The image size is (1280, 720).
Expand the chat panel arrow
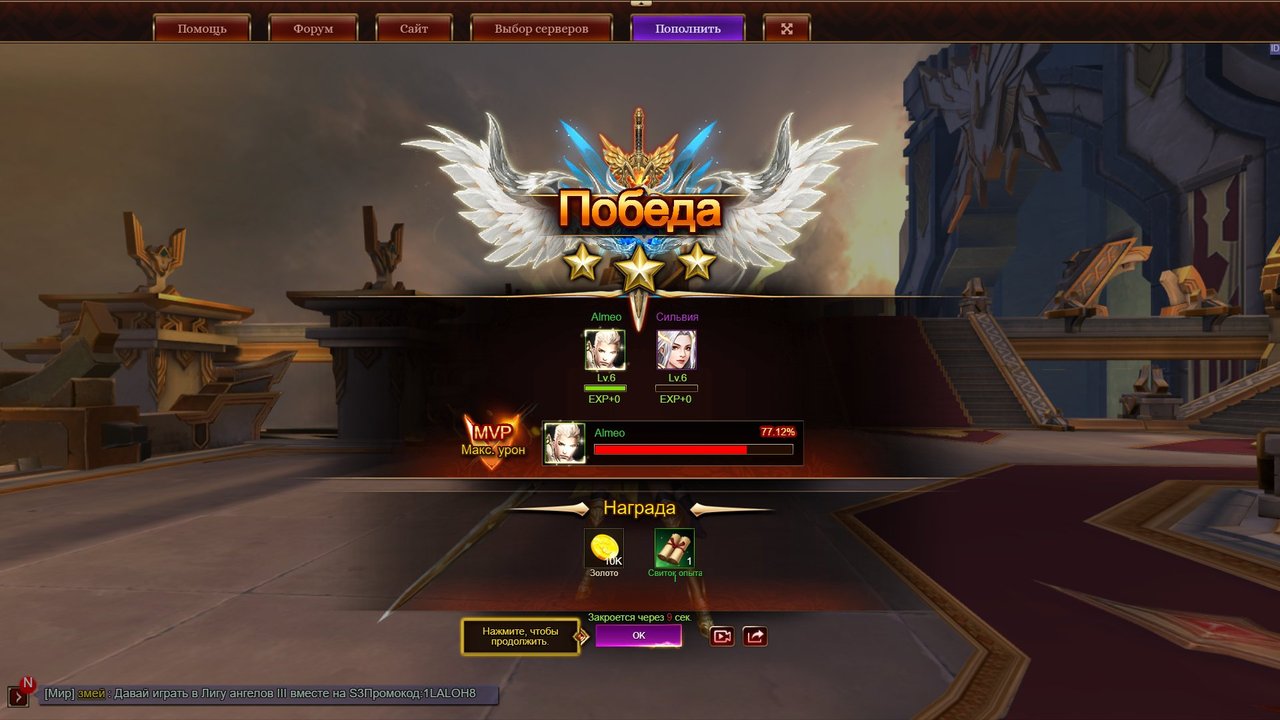(18, 695)
